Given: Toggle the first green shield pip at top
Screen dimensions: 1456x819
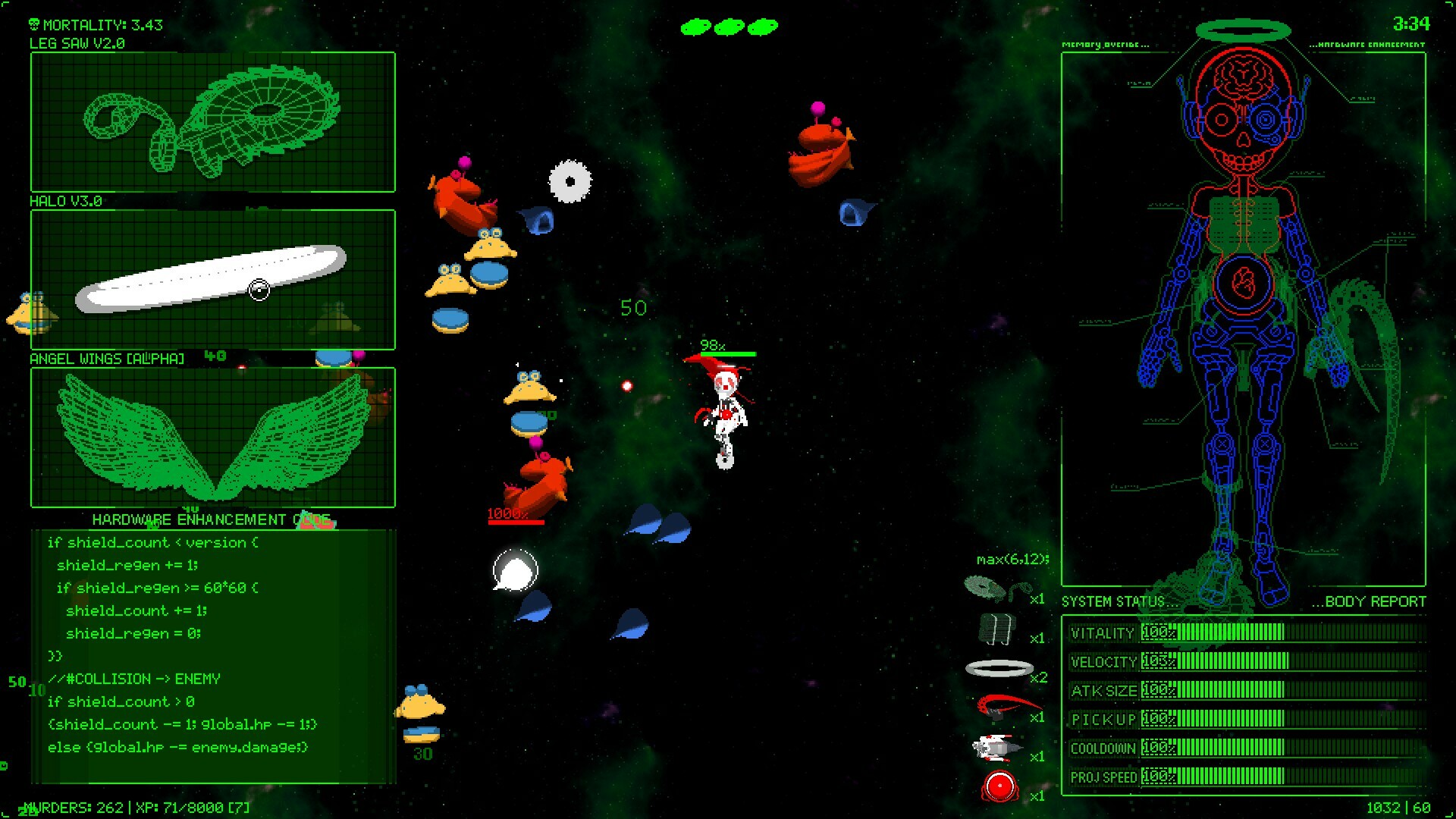Looking at the screenshot, I should pyautogui.click(x=695, y=26).
